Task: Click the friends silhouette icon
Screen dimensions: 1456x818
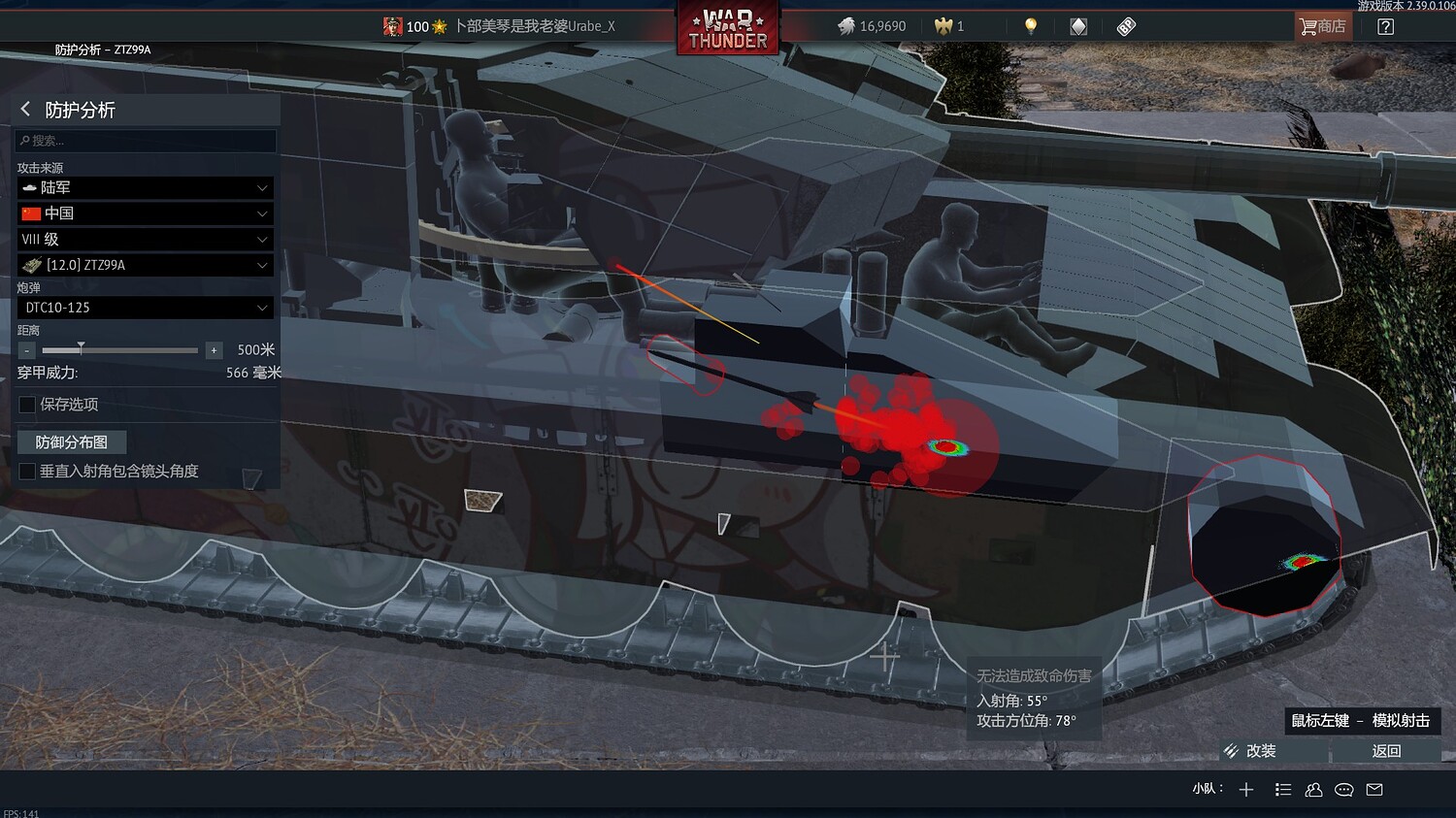Action: pos(1313,790)
